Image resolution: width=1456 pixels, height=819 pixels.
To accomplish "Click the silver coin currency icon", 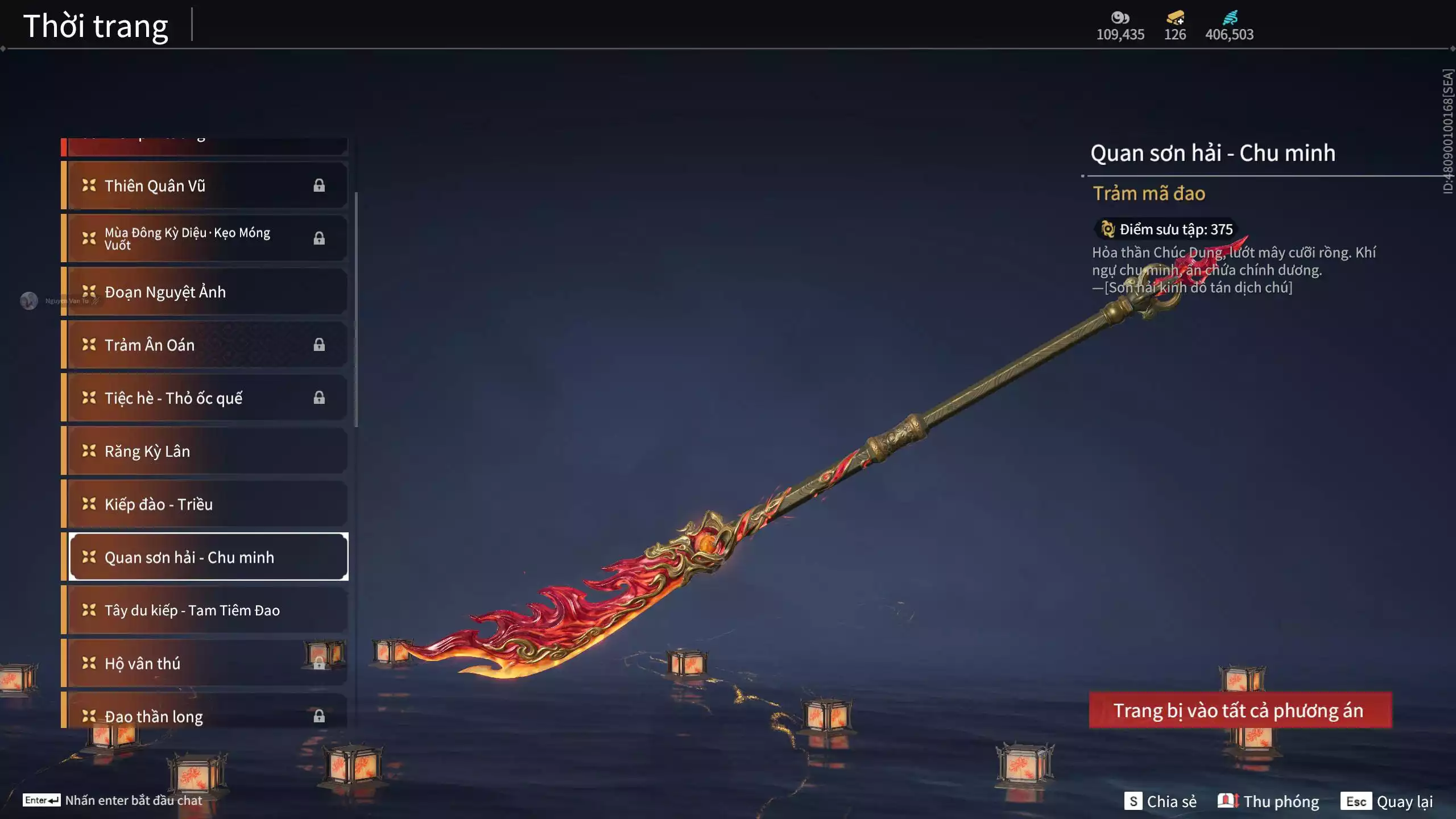I will coord(1120,18).
